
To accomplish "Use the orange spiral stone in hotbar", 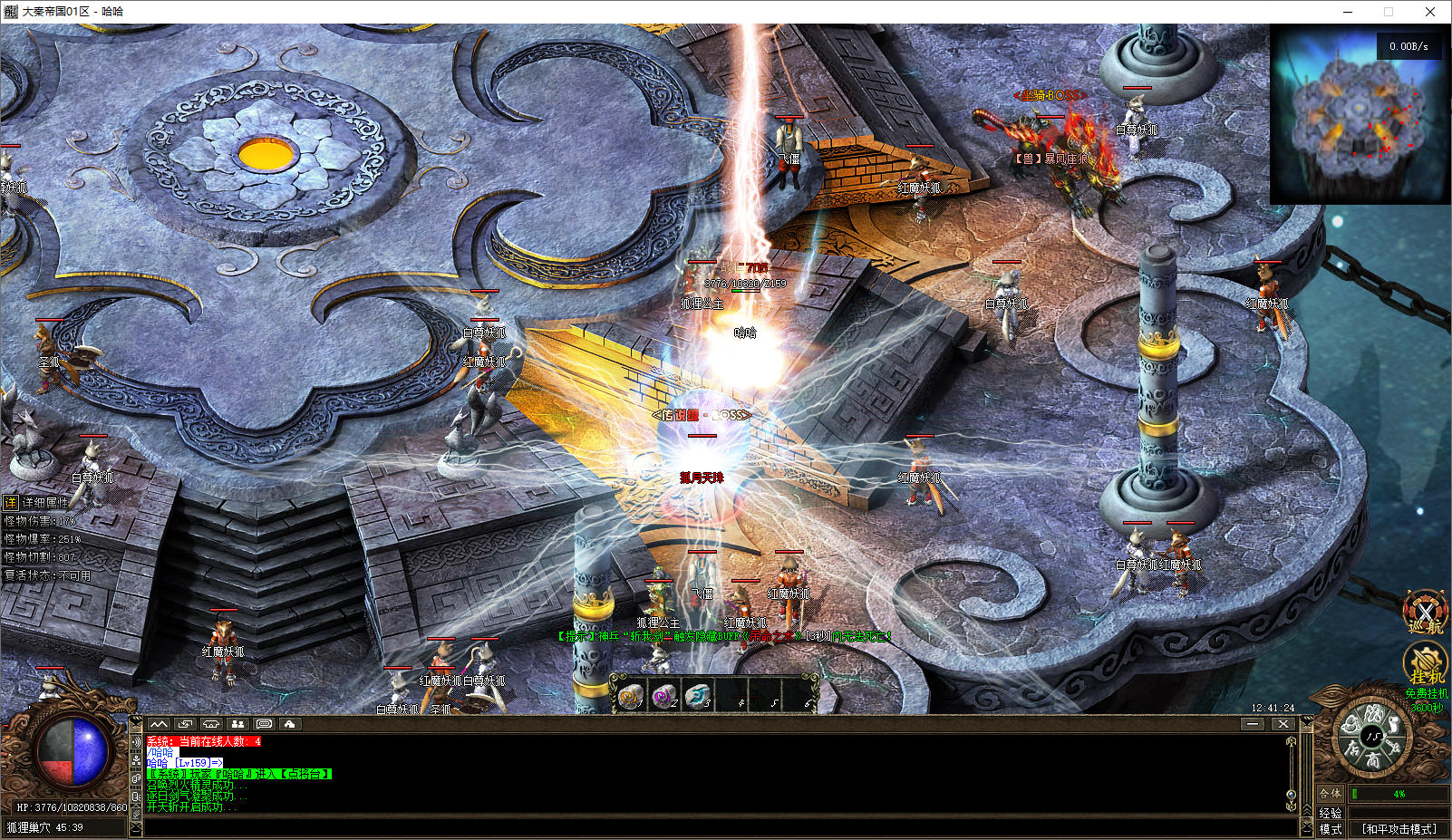I will (x=631, y=696).
